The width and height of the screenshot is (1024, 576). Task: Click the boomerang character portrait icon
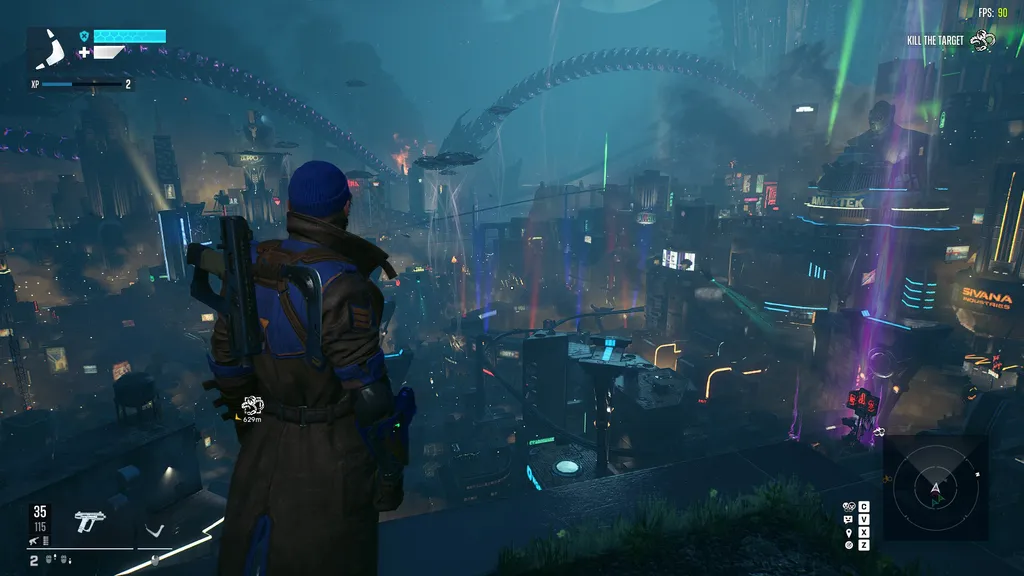click(x=48, y=47)
